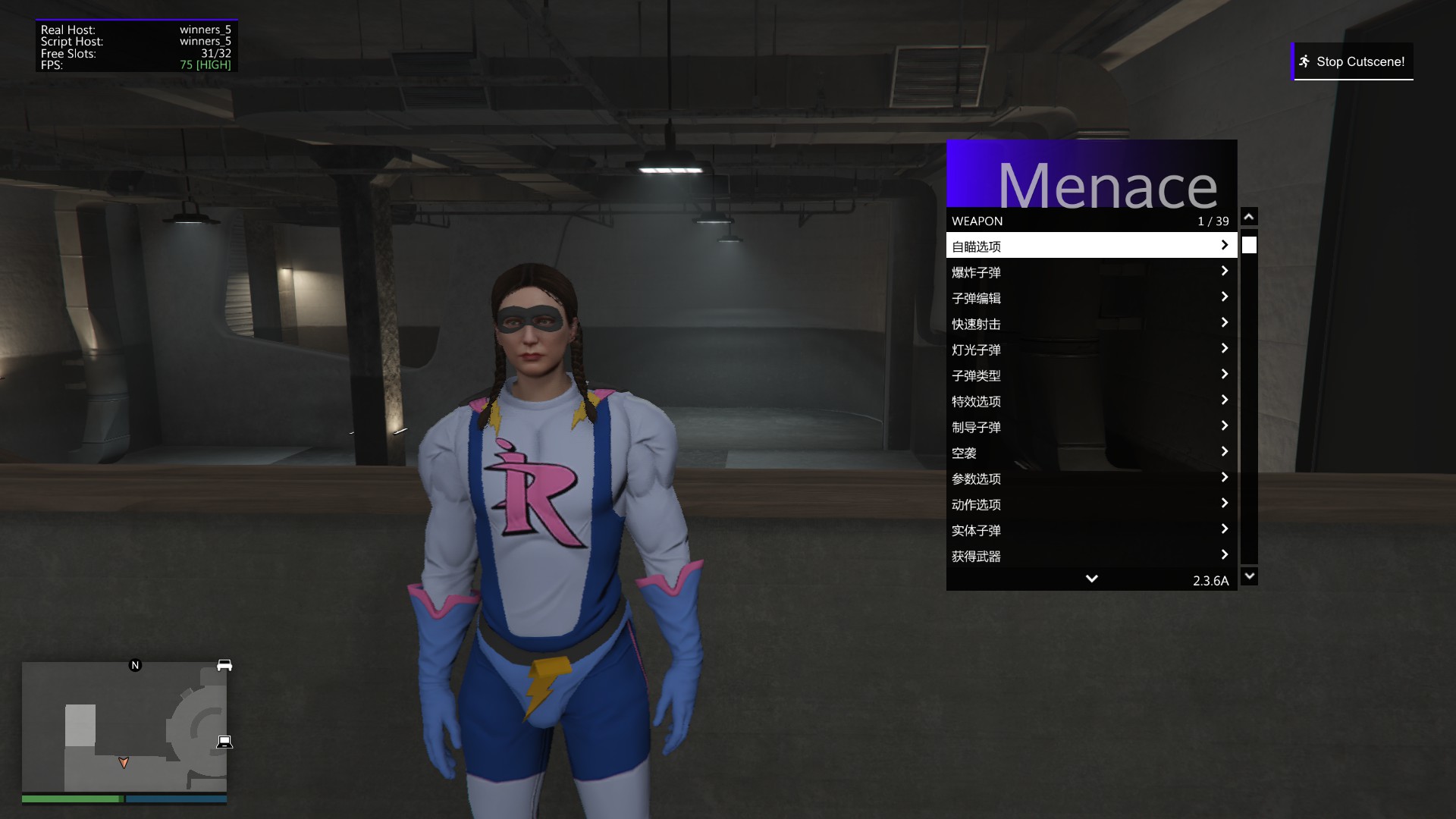Click the scrollbar down arrow
Image resolution: width=1456 pixels, height=819 pixels.
pos(1249,576)
